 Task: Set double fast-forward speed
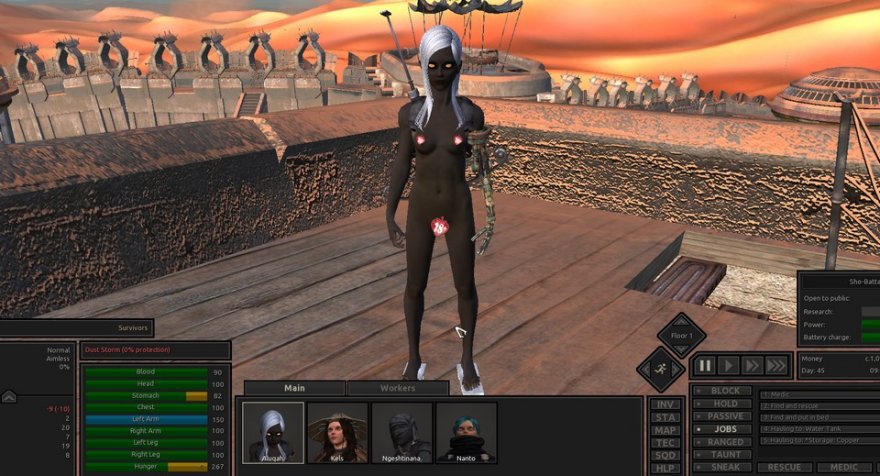coord(753,366)
